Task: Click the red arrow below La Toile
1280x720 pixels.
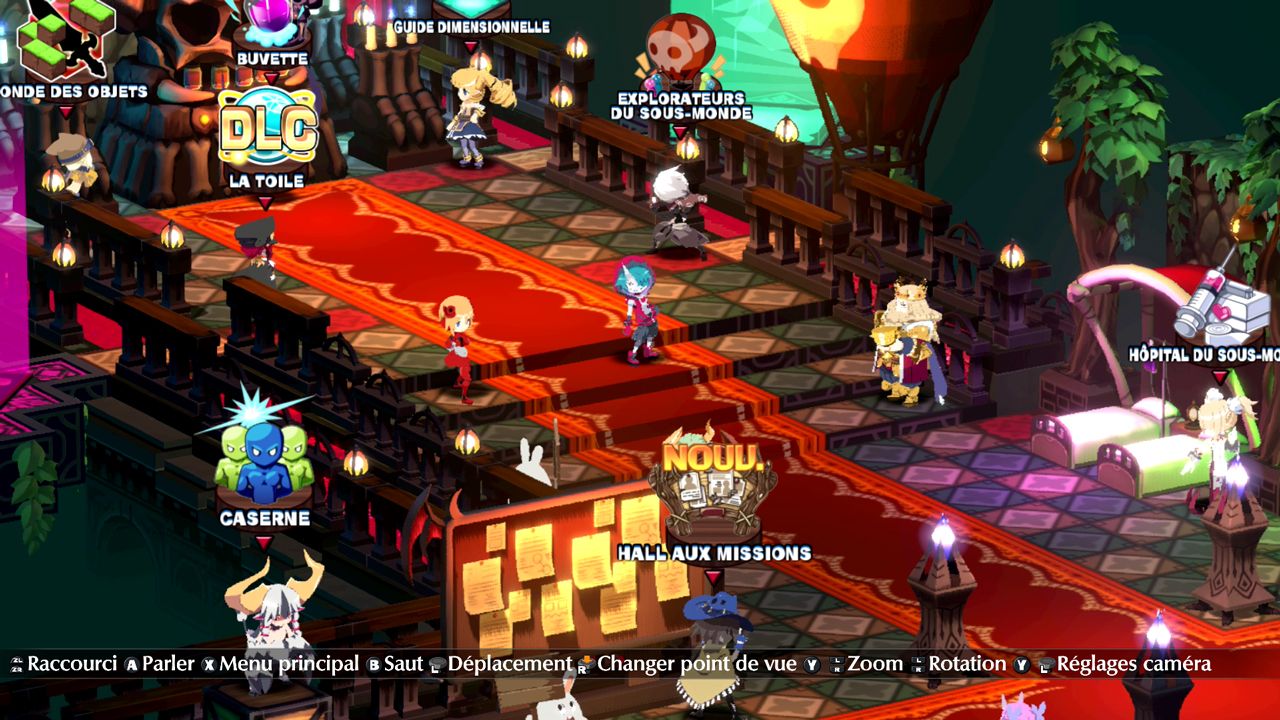Action: pos(266,205)
